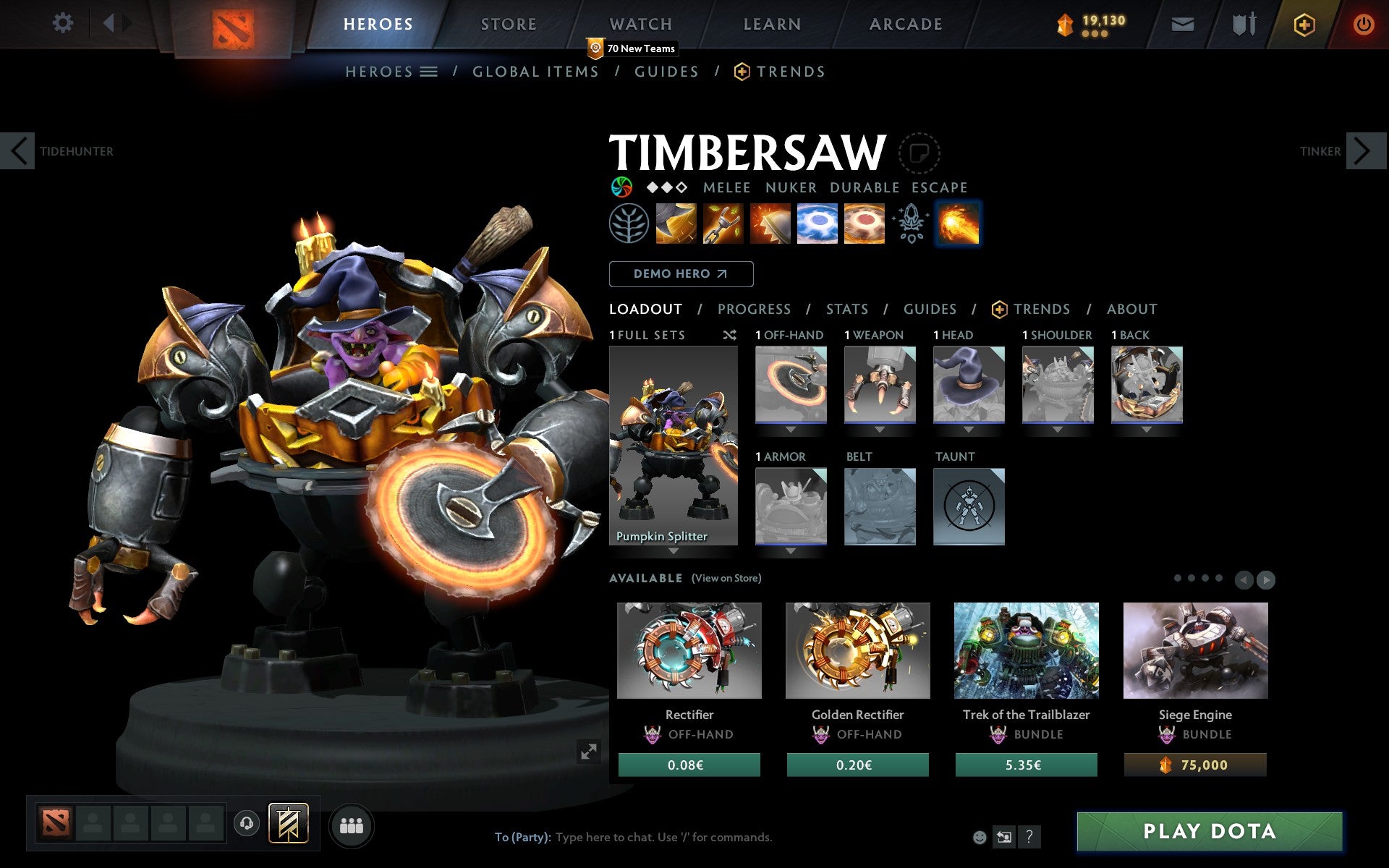This screenshot has height=868, width=1389.
Task: Select the Timber Chain ability icon
Action: tap(723, 223)
